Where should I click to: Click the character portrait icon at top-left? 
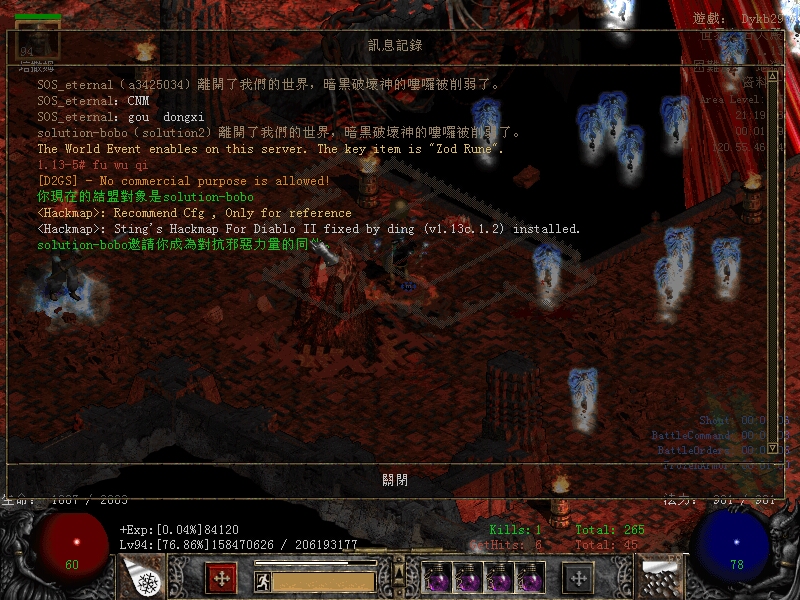click(38, 40)
